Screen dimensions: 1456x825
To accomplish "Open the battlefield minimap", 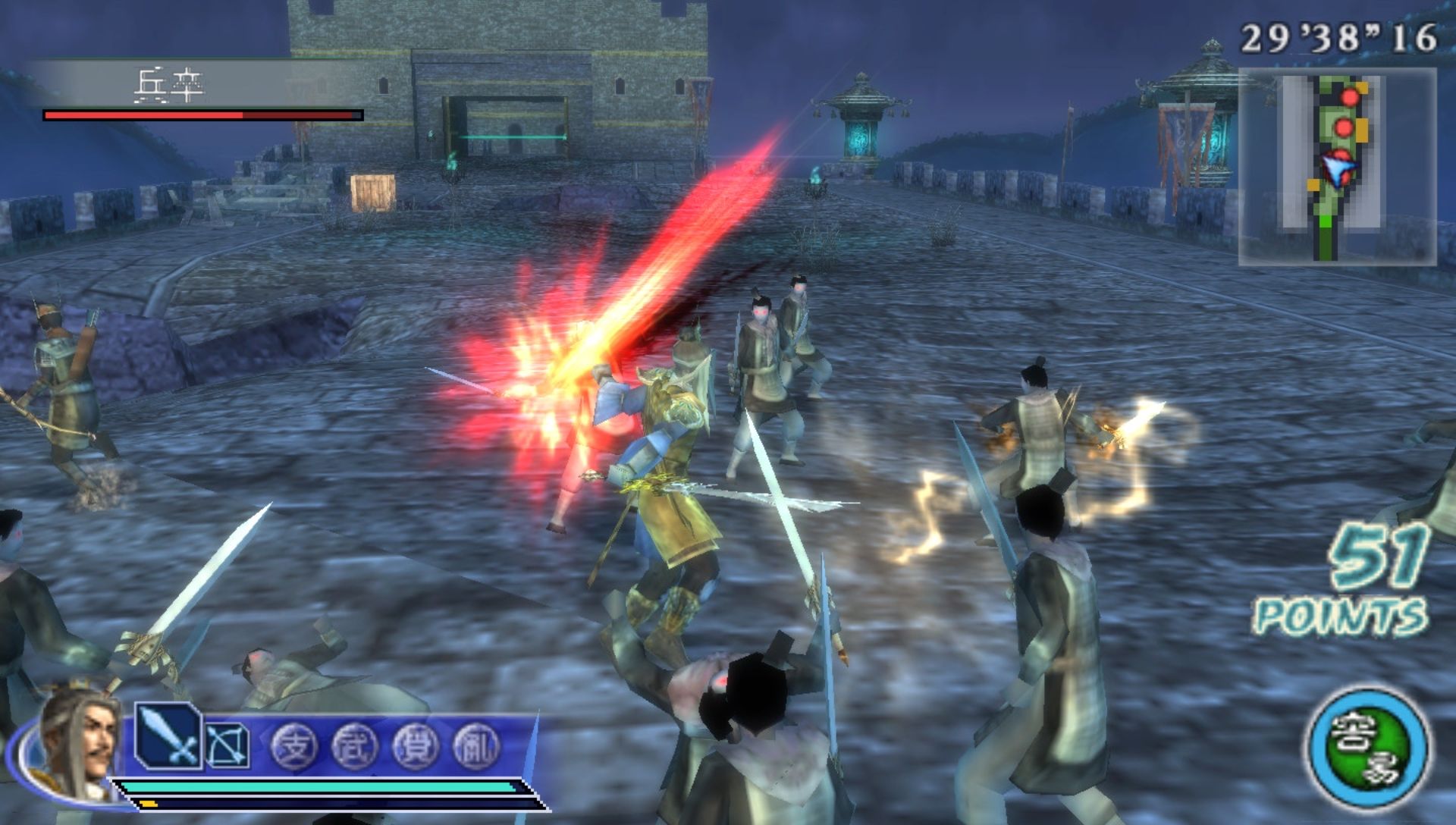I will pyautogui.click(x=1337, y=167).
